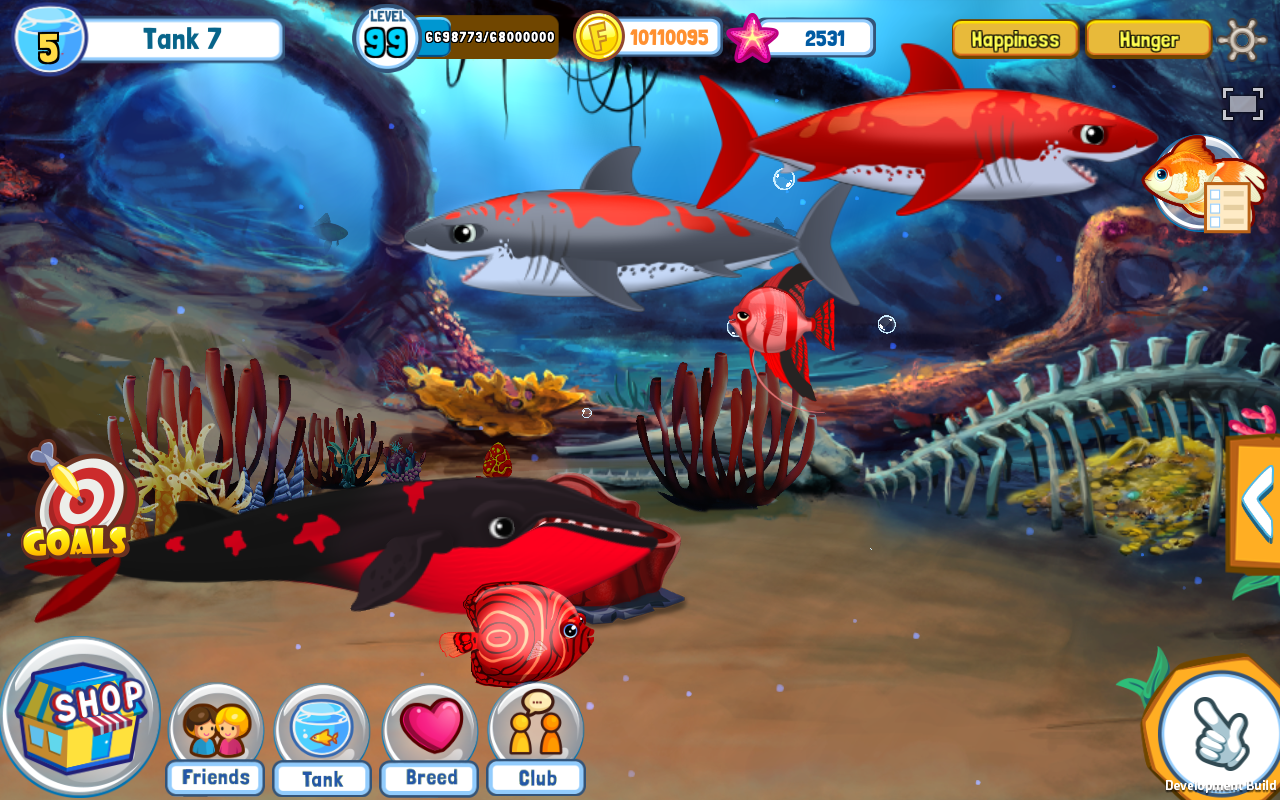Toggle the Happiness overlay
Viewport: 1280px width, 800px height.
click(x=1014, y=38)
